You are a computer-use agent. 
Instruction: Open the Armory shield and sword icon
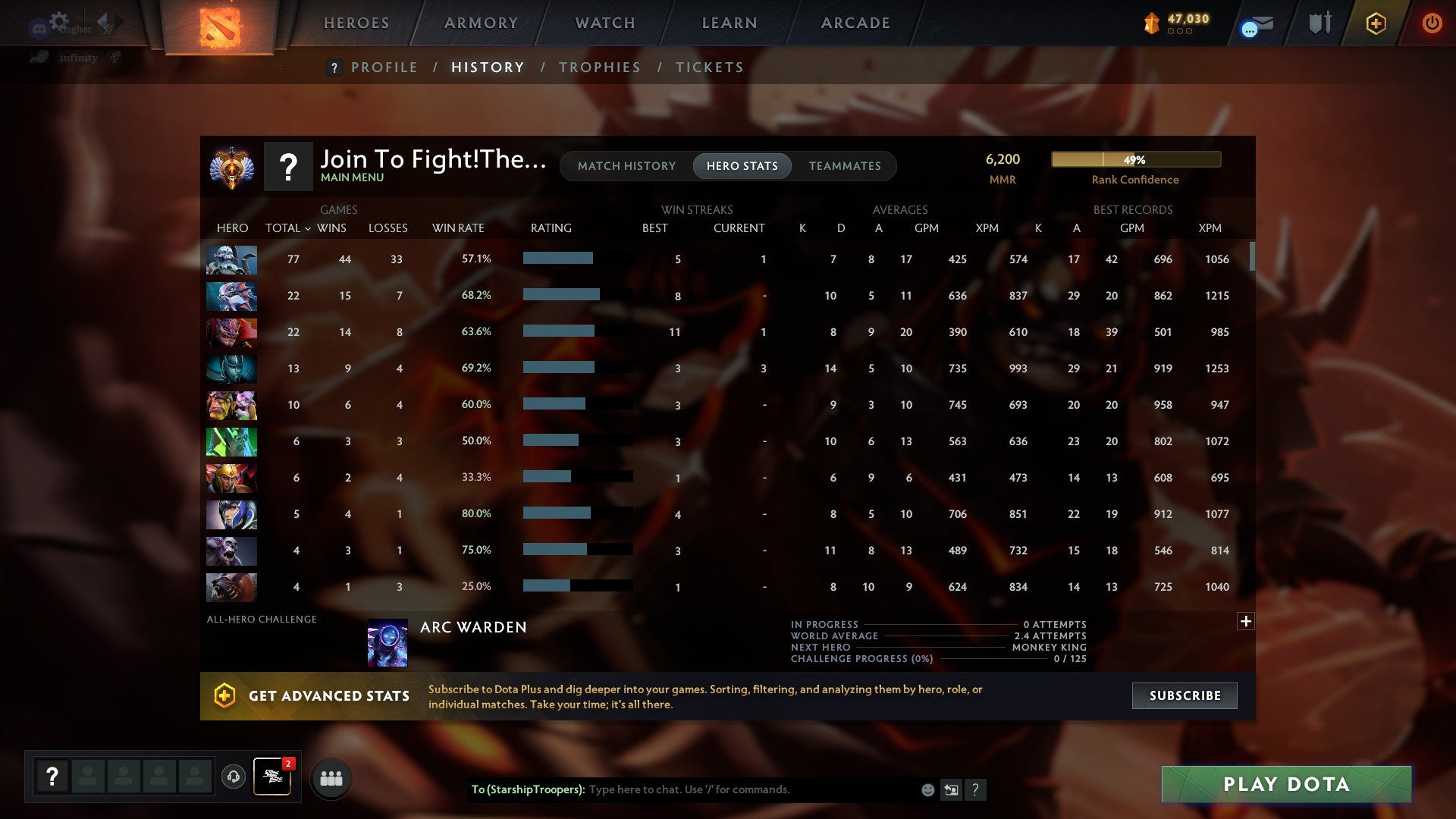point(1319,23)
